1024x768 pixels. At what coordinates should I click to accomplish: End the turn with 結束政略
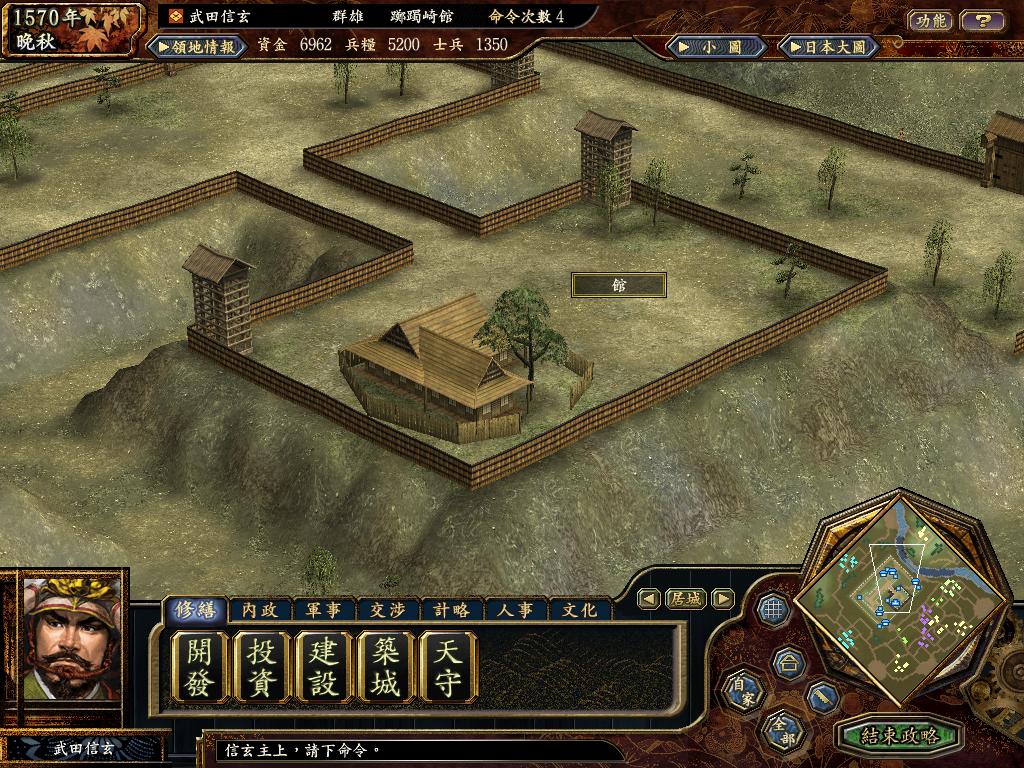point(899,736)
